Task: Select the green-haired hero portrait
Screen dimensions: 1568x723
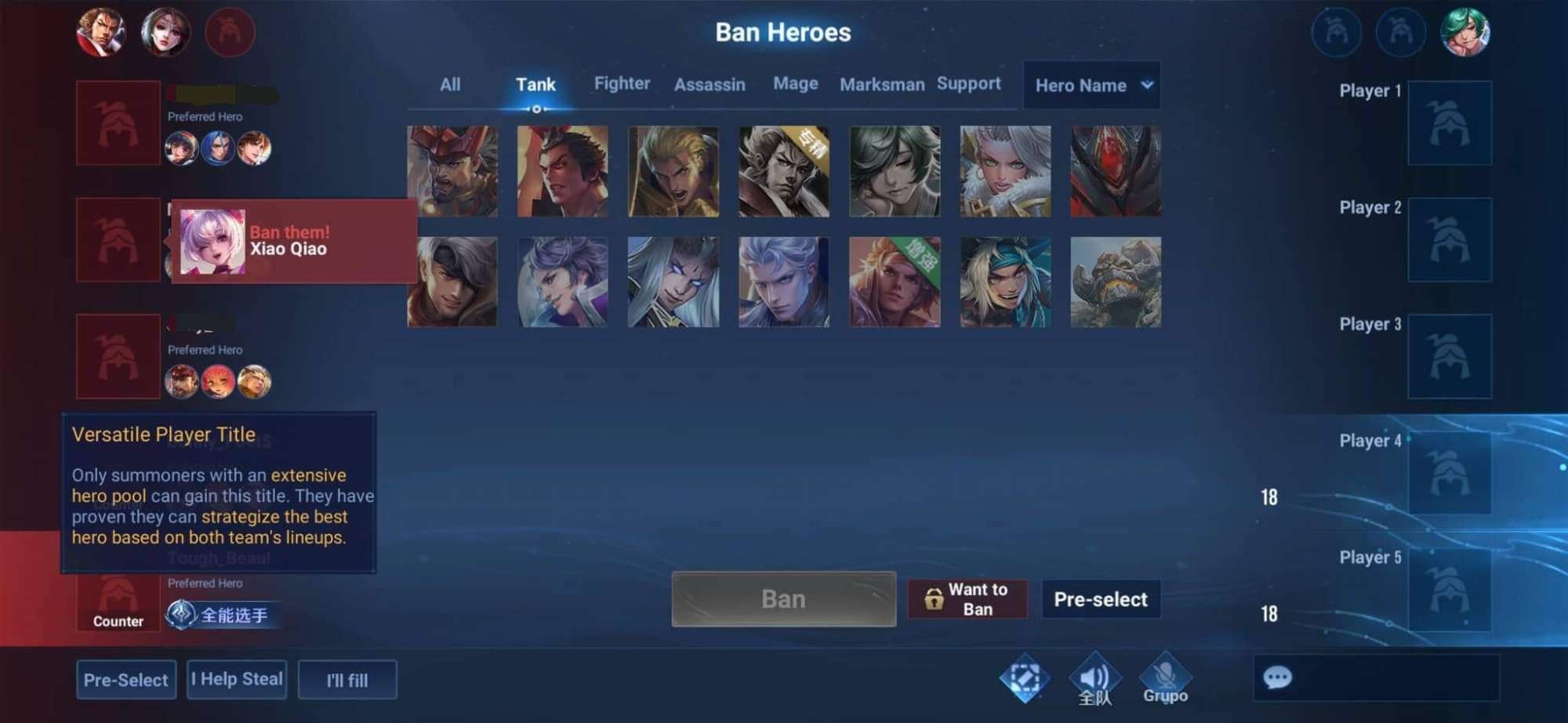Action: 895,171
